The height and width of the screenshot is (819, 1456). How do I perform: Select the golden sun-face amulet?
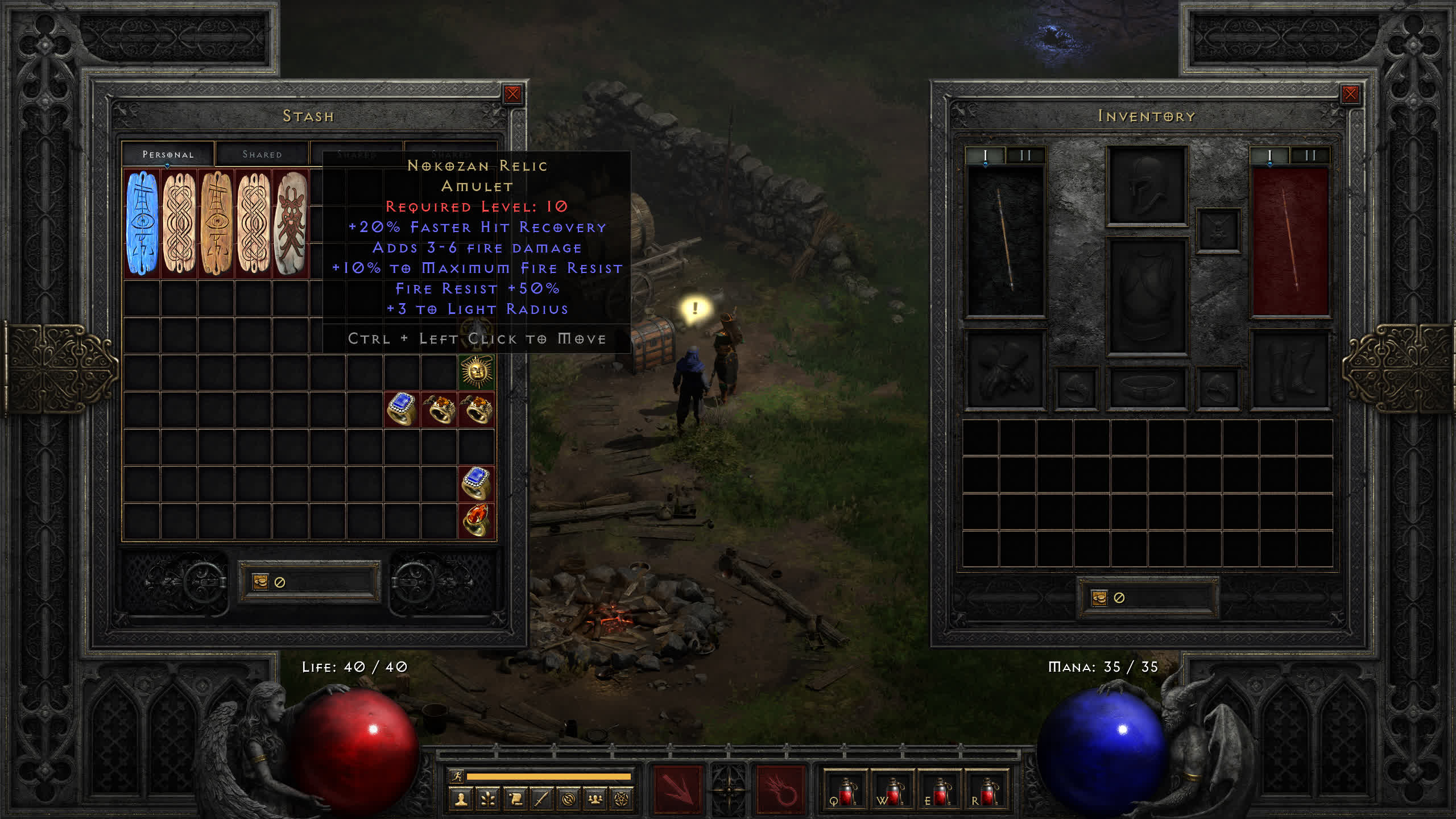pyautogui.click(x=477, y=372)
